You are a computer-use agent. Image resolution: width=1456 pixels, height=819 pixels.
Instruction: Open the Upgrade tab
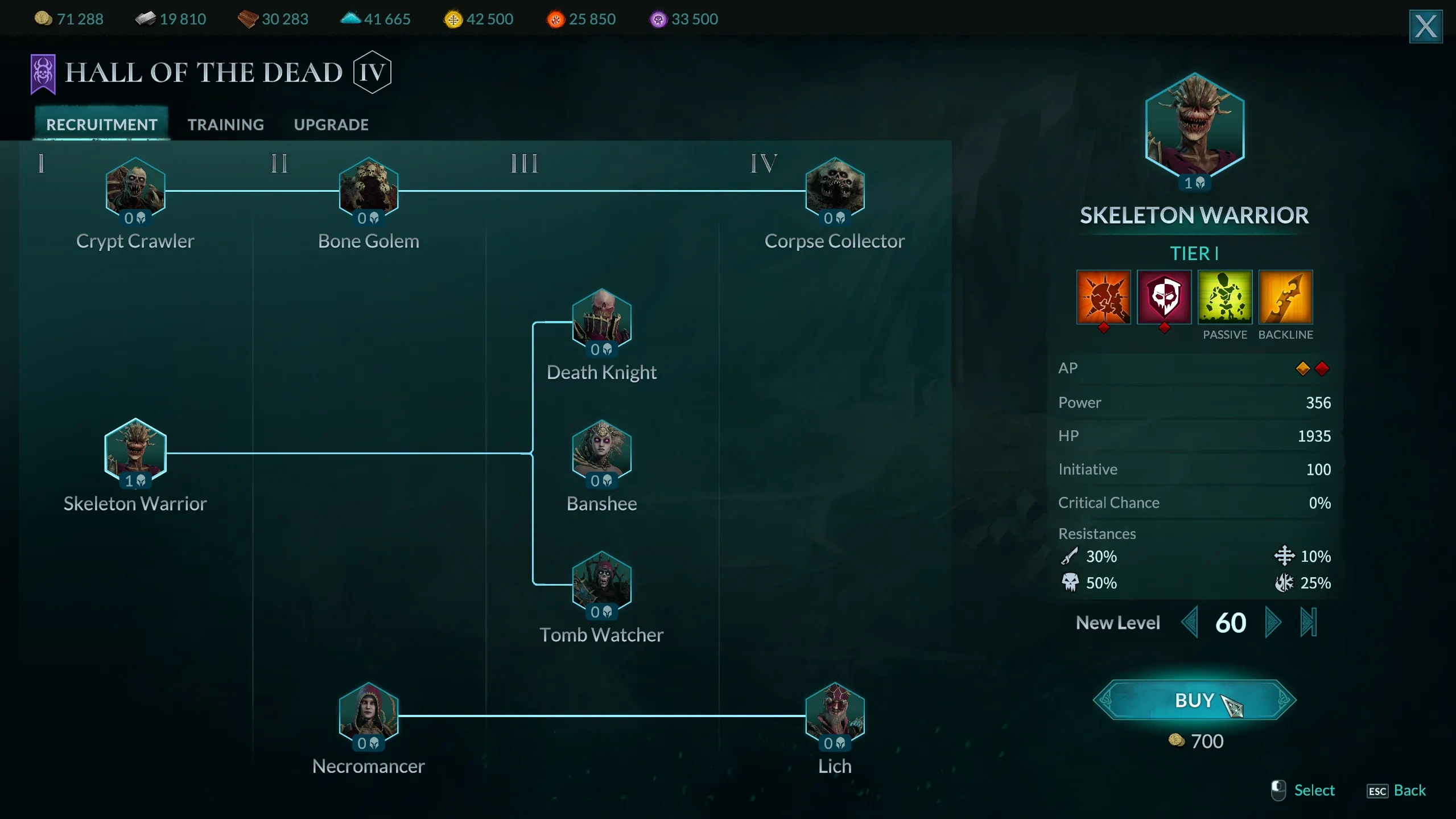331,125
